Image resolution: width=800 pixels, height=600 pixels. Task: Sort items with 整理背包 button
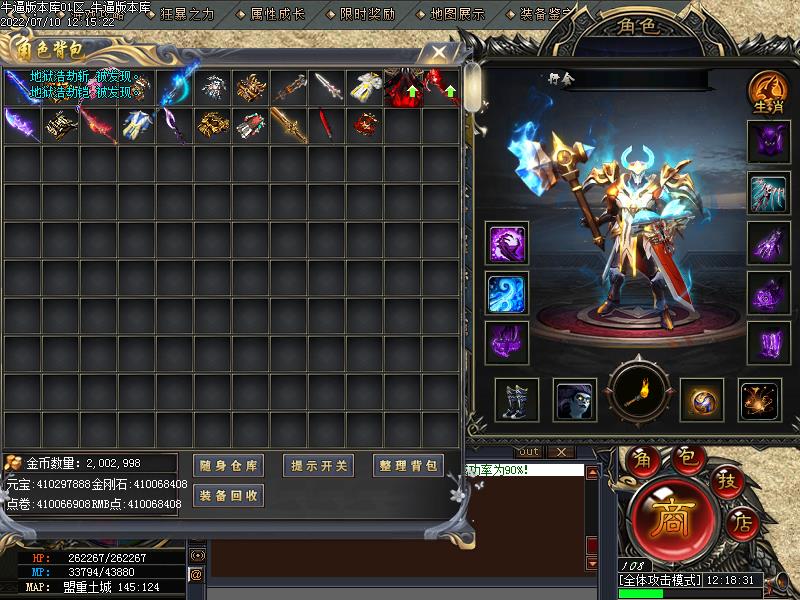click(x=408, y=465)
